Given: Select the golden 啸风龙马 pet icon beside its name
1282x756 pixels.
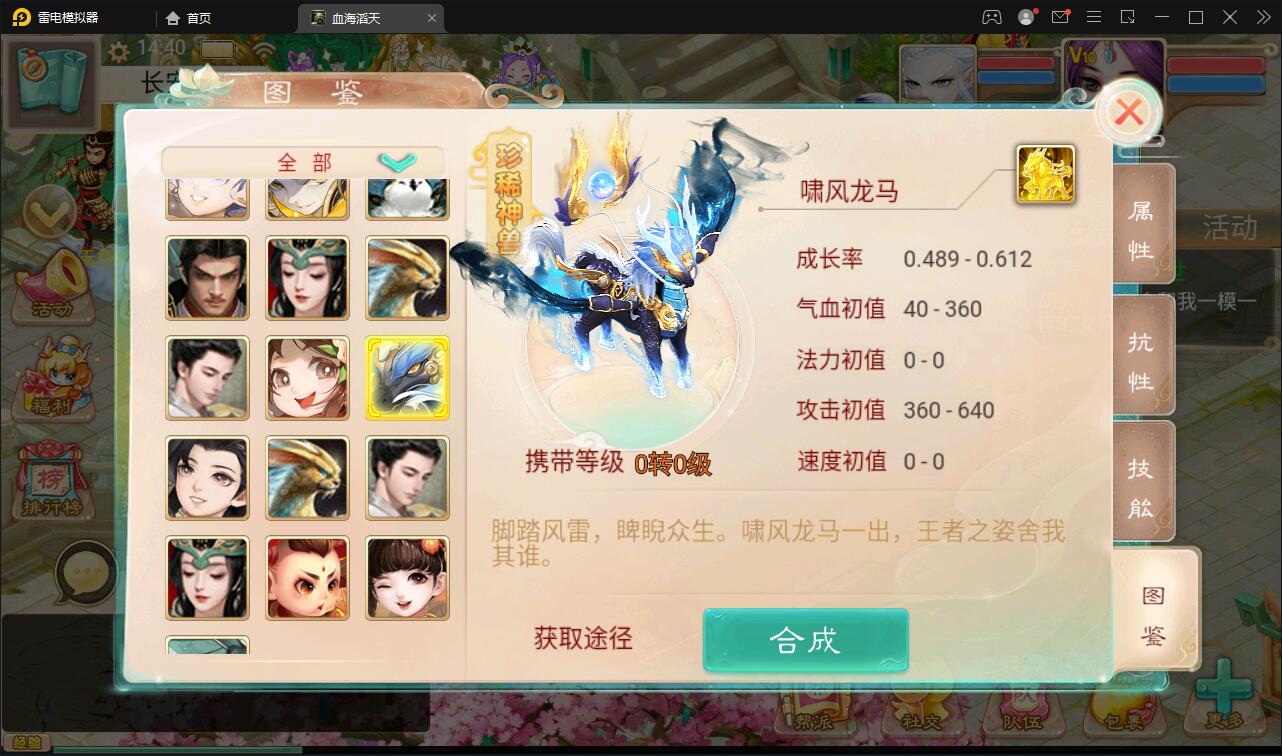Looking at the screenshot, I should tap(1046, 173).
